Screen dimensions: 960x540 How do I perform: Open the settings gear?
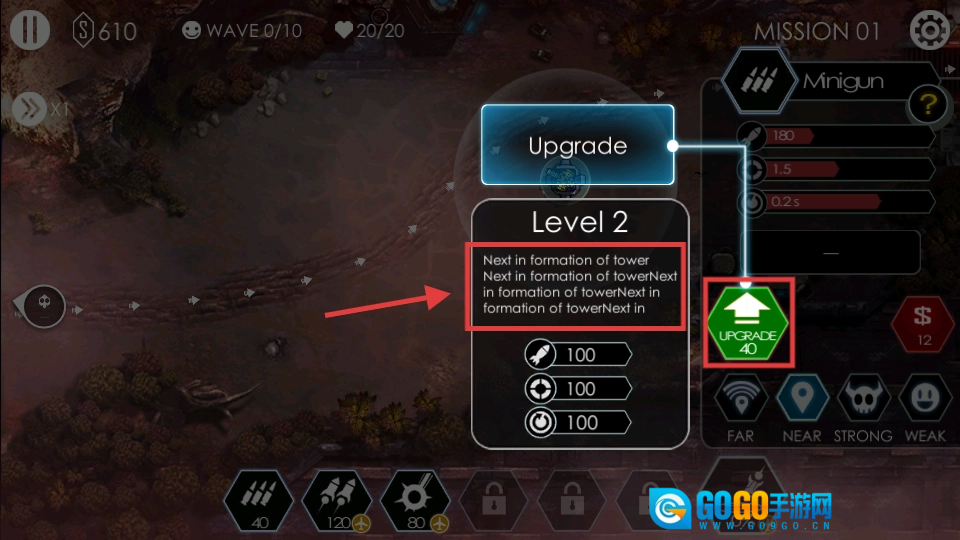pyautogui.click(x=929, y=30)
